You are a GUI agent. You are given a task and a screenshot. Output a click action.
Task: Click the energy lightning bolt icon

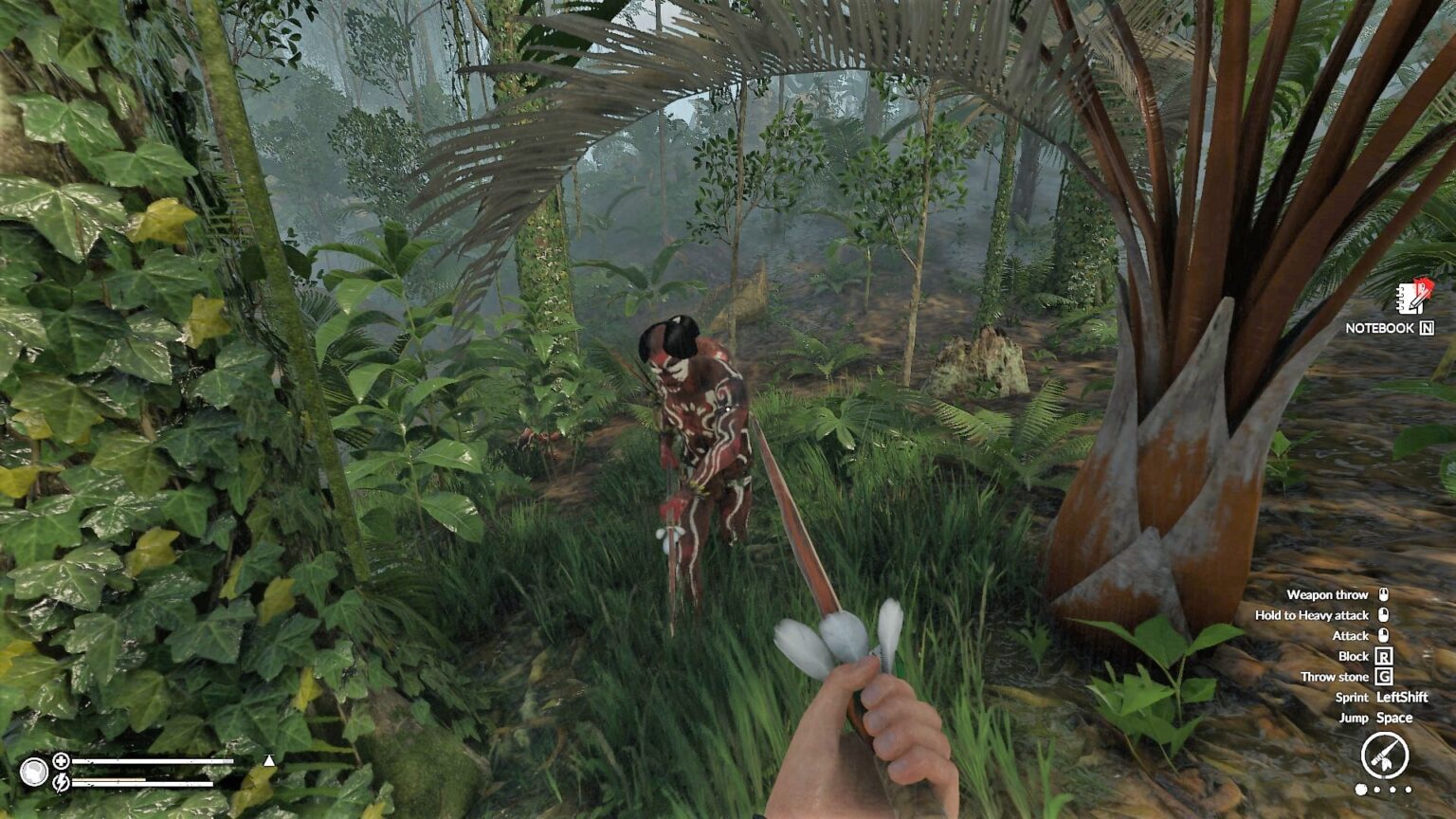[x=61, y=781]
